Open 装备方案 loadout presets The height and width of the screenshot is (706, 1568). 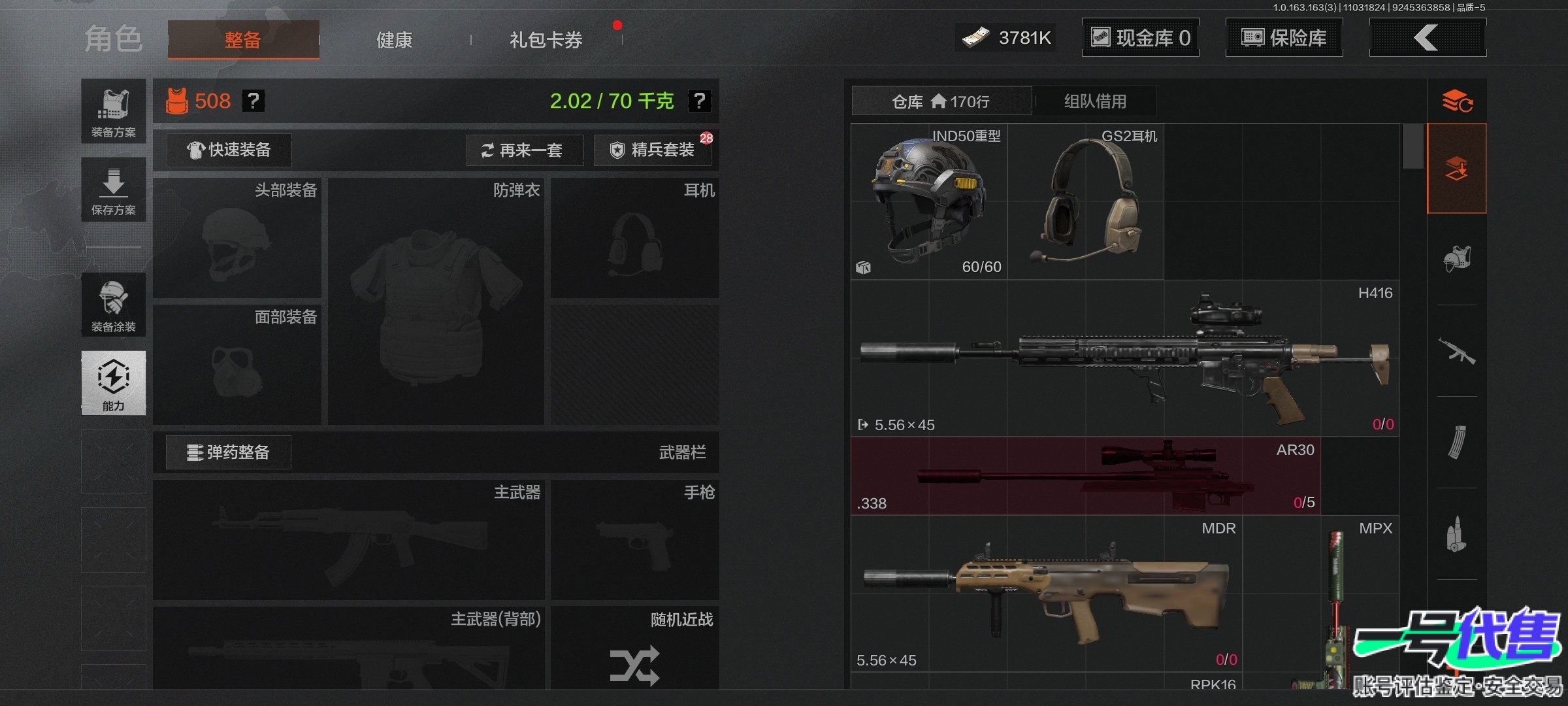tap(114, 112)
